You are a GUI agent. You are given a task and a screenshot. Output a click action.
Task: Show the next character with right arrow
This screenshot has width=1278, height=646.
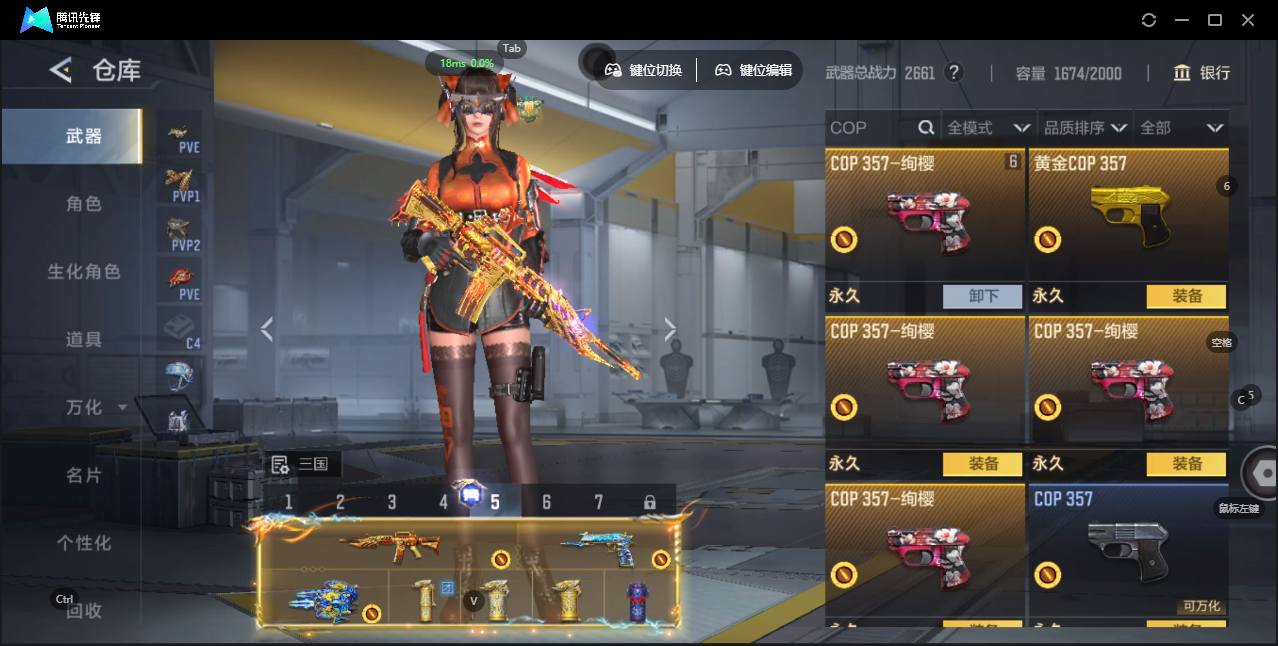670,329
